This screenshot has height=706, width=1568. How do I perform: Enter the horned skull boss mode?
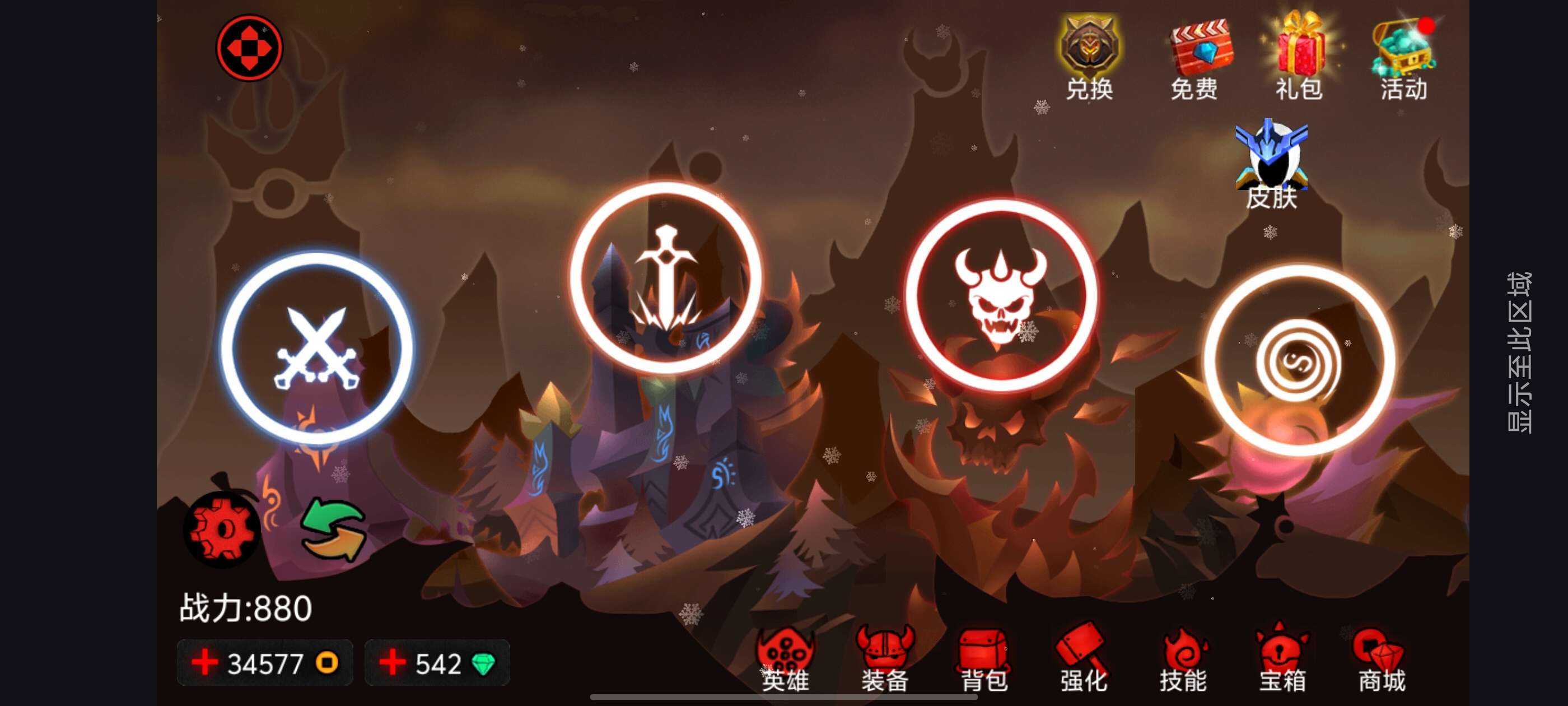[x=1001, y=295]
